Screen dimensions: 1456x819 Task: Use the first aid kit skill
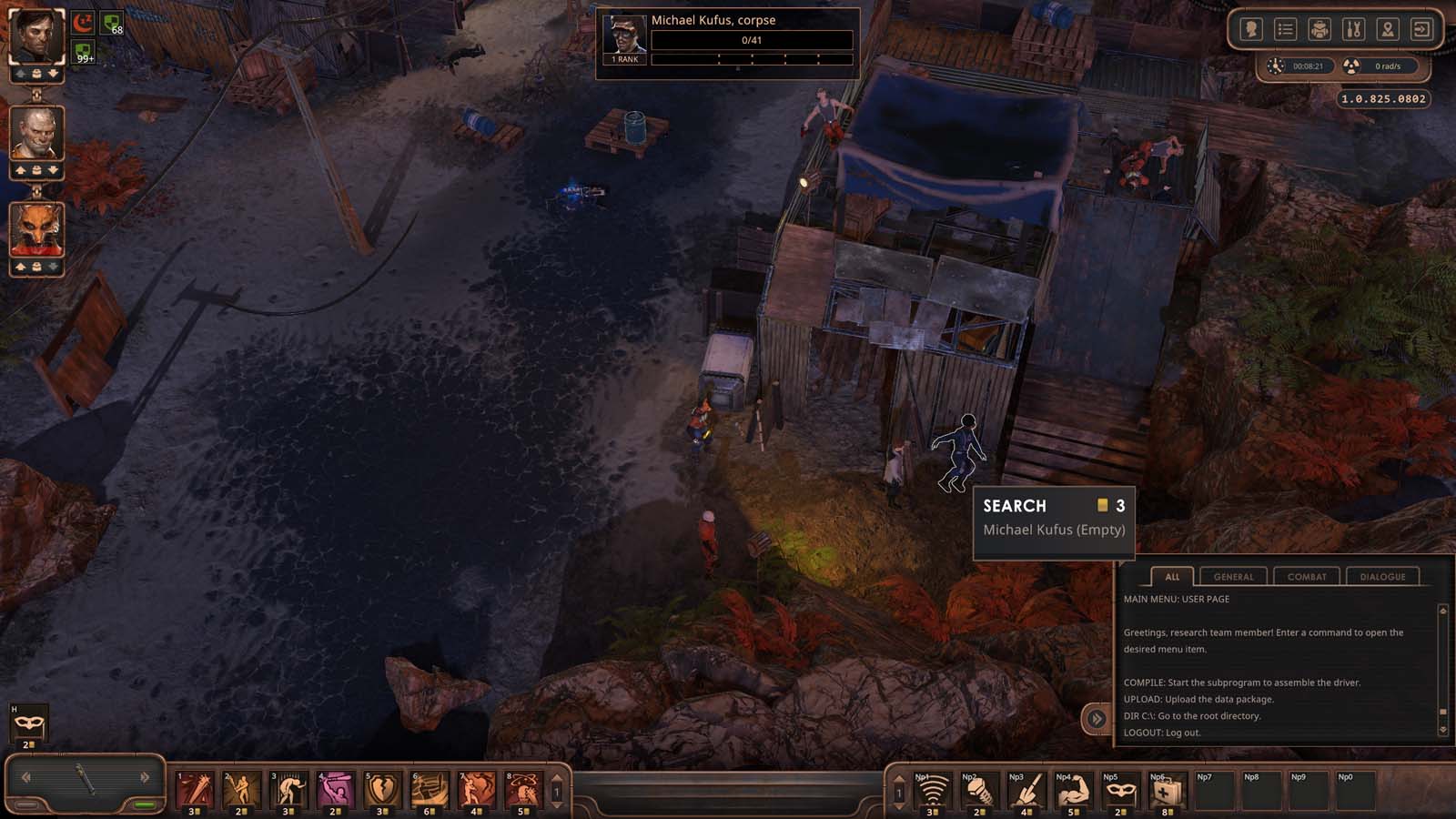(x=1166, y=791)
